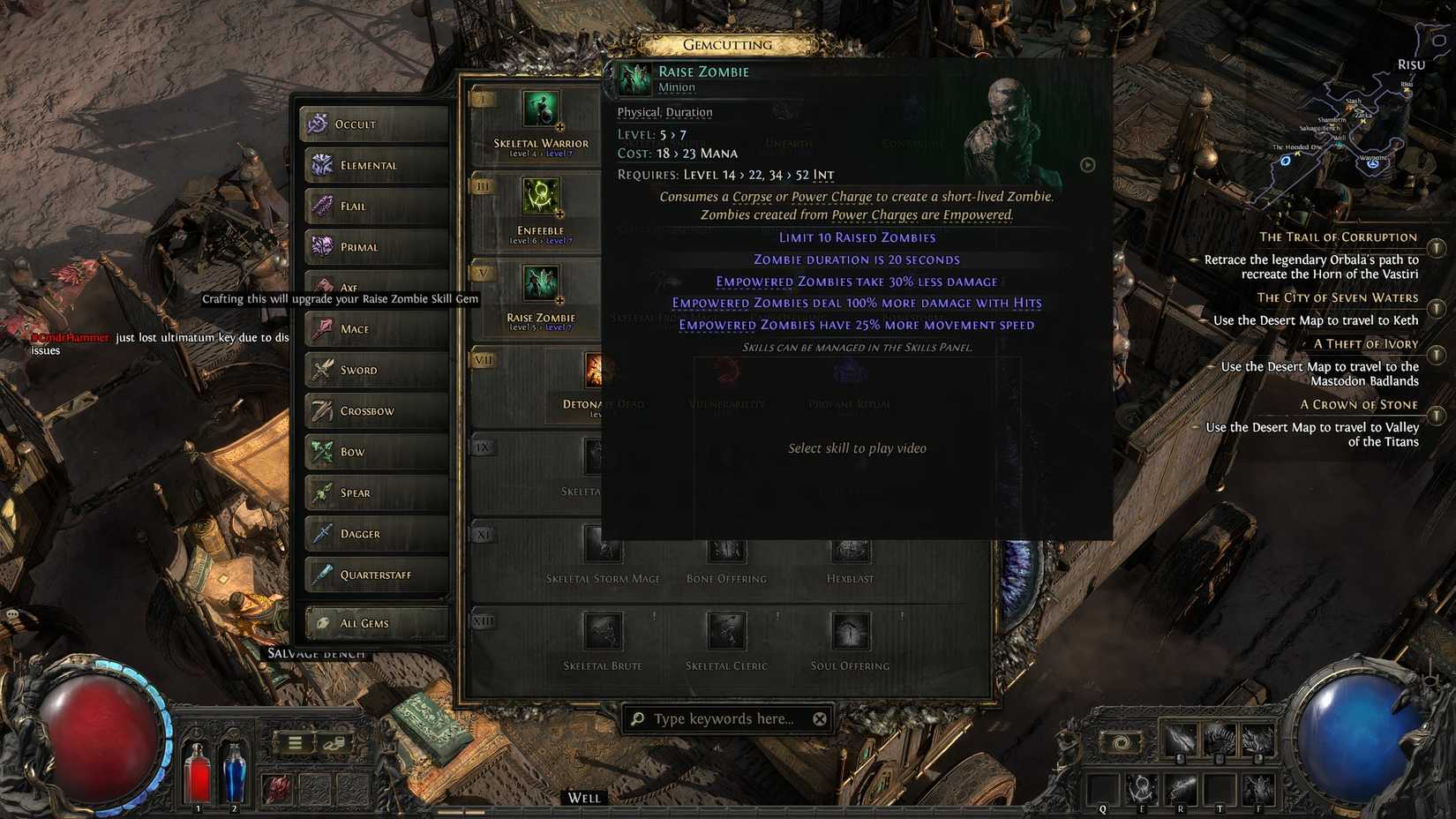Select the Occult gem category
Image resolution: width=1456 pixels, height=819 pixels.
pyautogui.click(x=375, y=124)
